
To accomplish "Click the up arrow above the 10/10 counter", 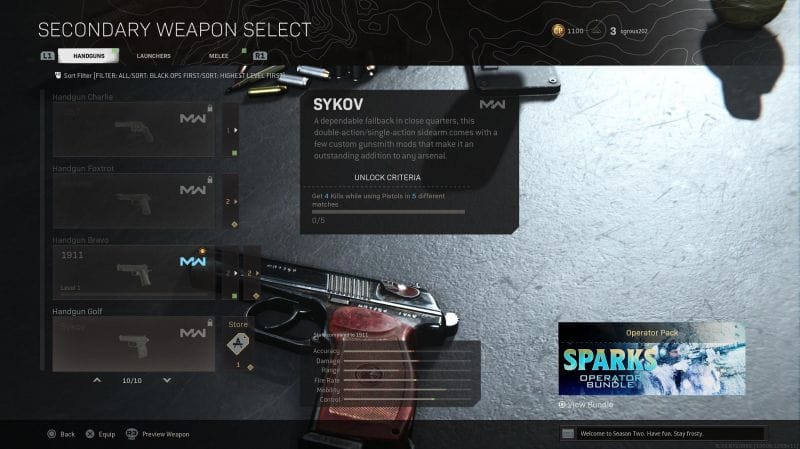I will click(x=97, y=381).
